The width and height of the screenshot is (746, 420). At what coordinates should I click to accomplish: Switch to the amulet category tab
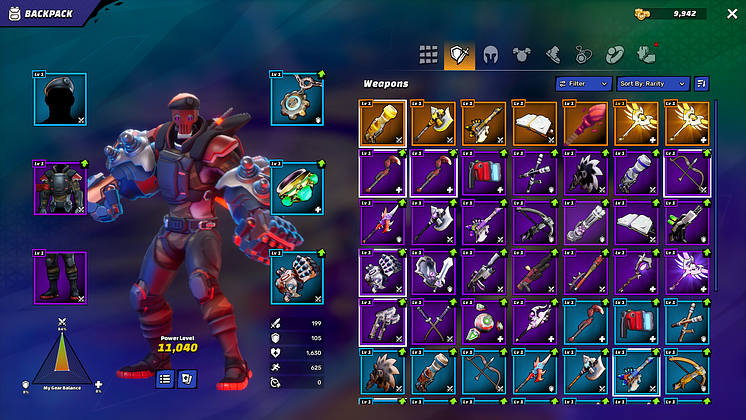583,54
